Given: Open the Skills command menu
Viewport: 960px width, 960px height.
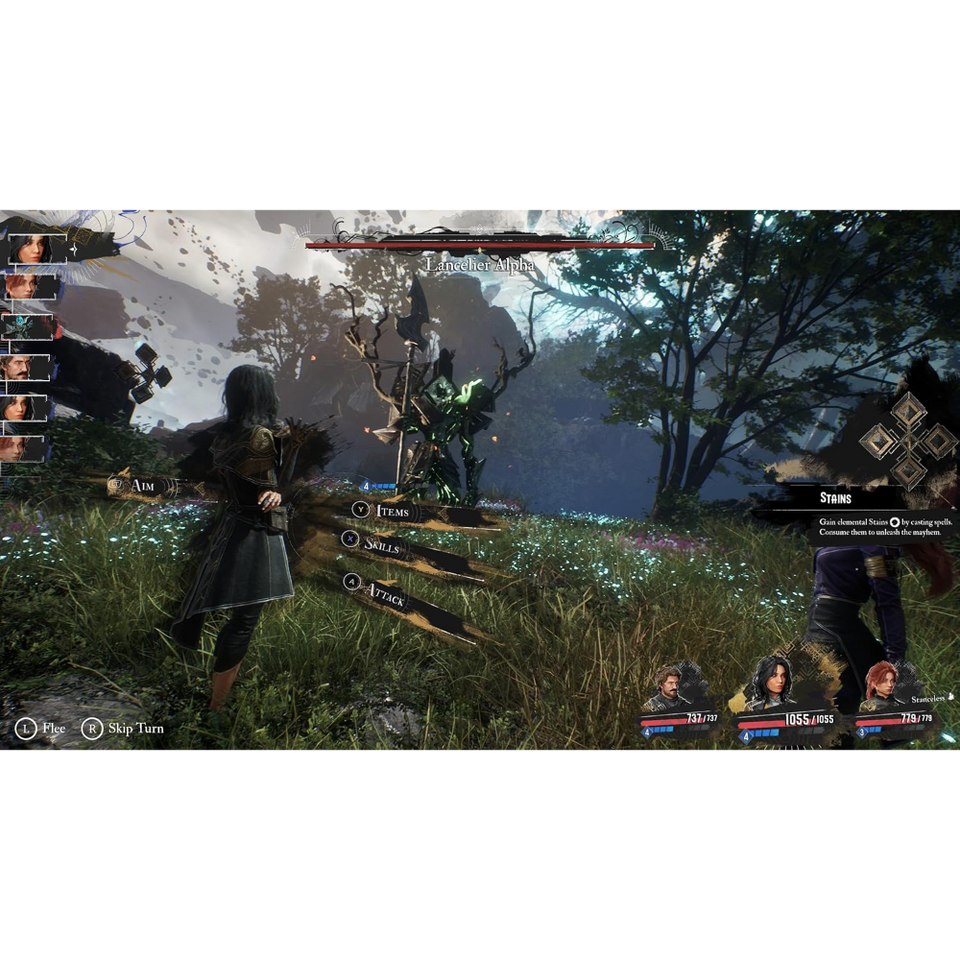Looking at the screenshot, I should [x=382, y=547].
